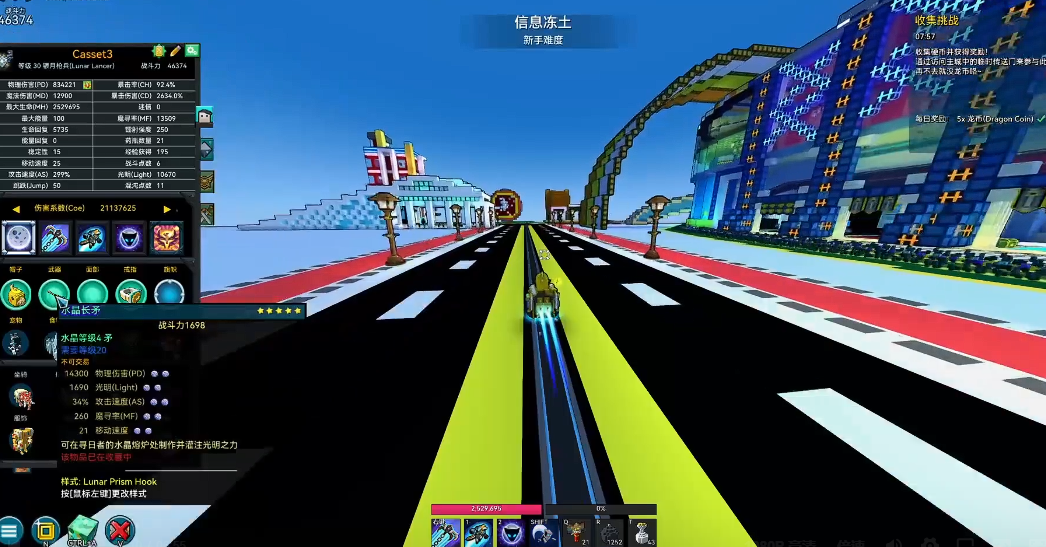Viewport: 1046px width, 547px height.
Task: Choose the hat equipment slot
Action: tap(16, 293)
